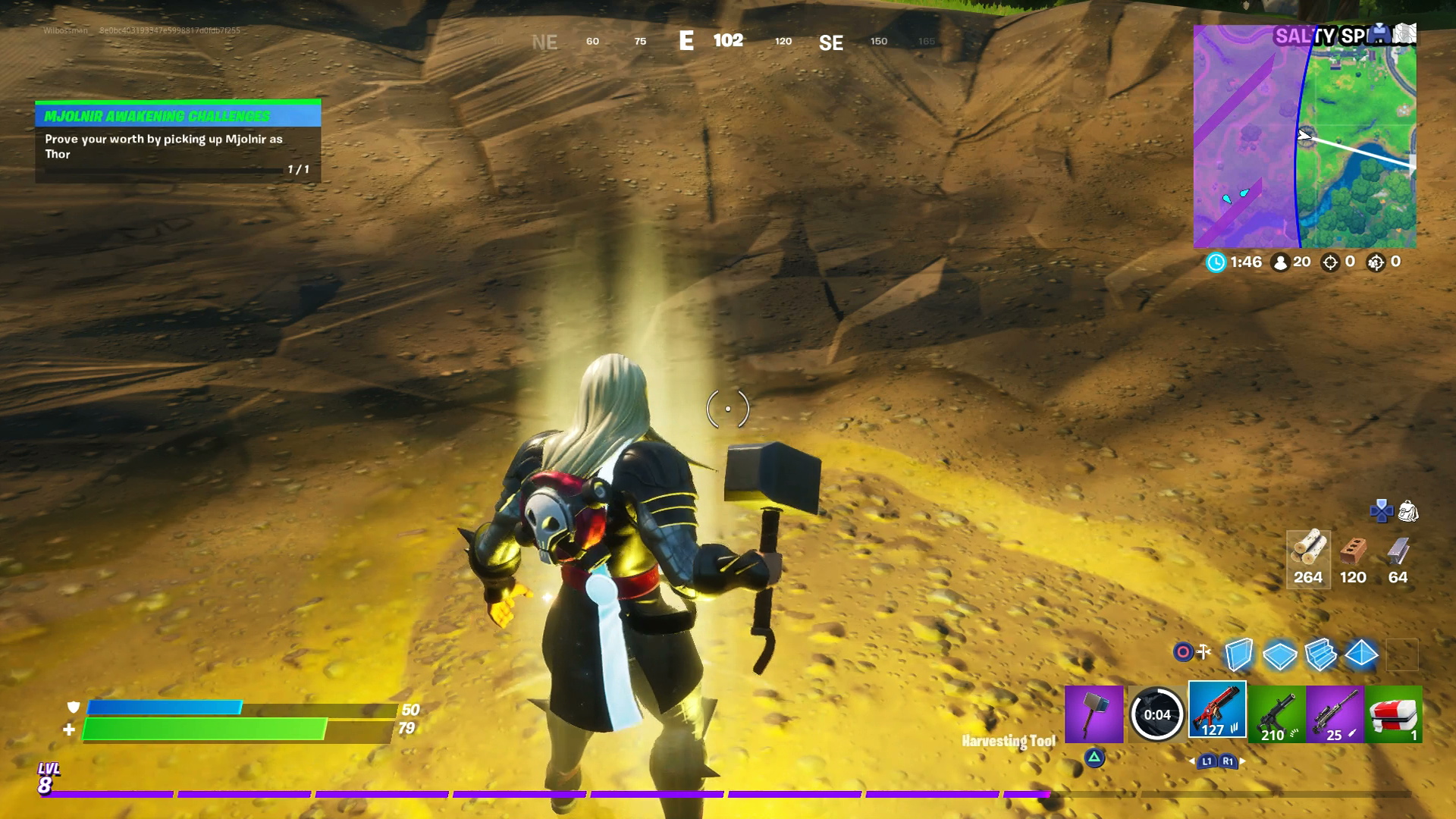
Task: Select the floor building piece icon
Action: (1279, 654)
